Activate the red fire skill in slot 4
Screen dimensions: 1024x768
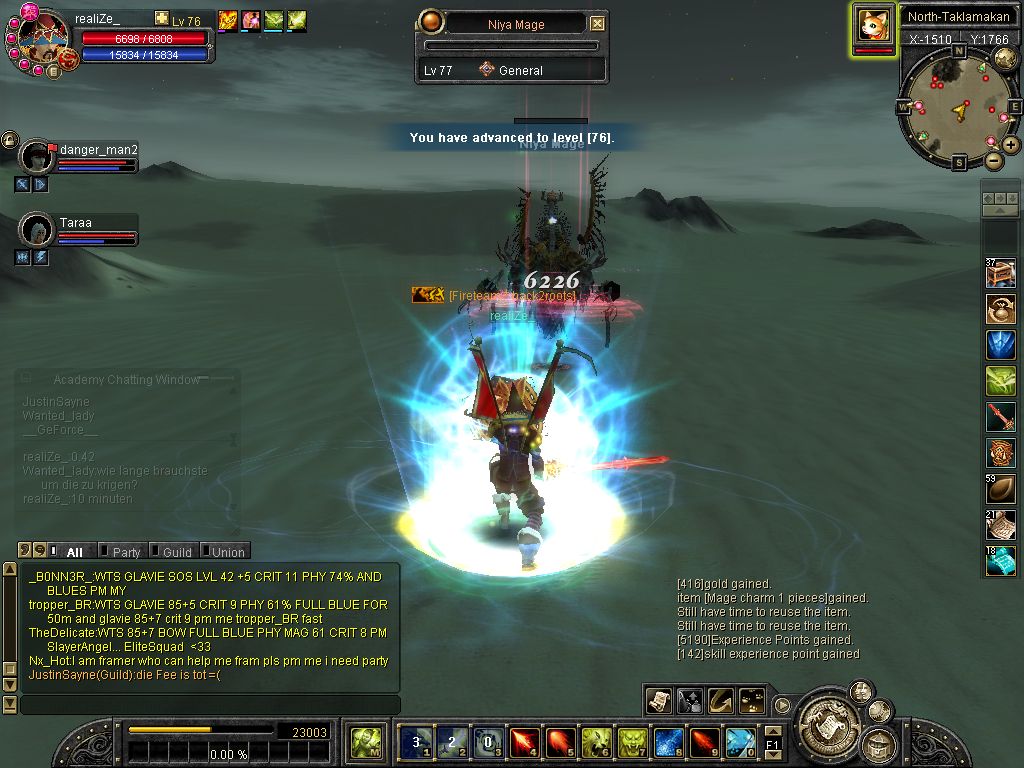[x=524, y=742]
